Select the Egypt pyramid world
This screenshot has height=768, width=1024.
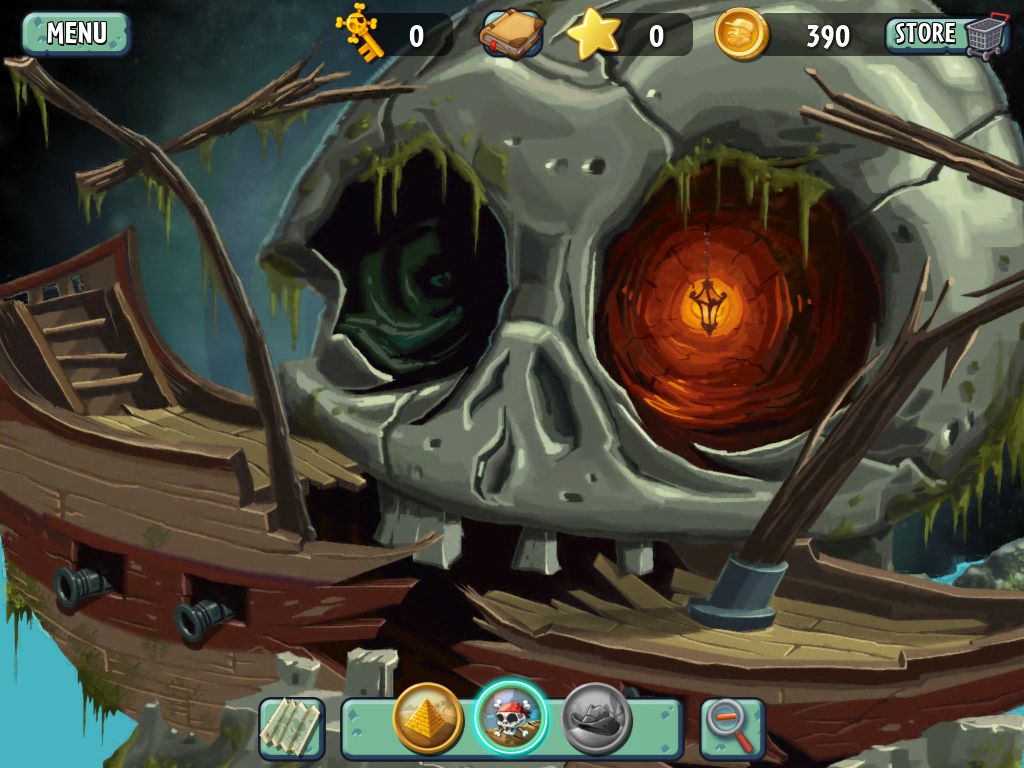[x=428, y=718]
